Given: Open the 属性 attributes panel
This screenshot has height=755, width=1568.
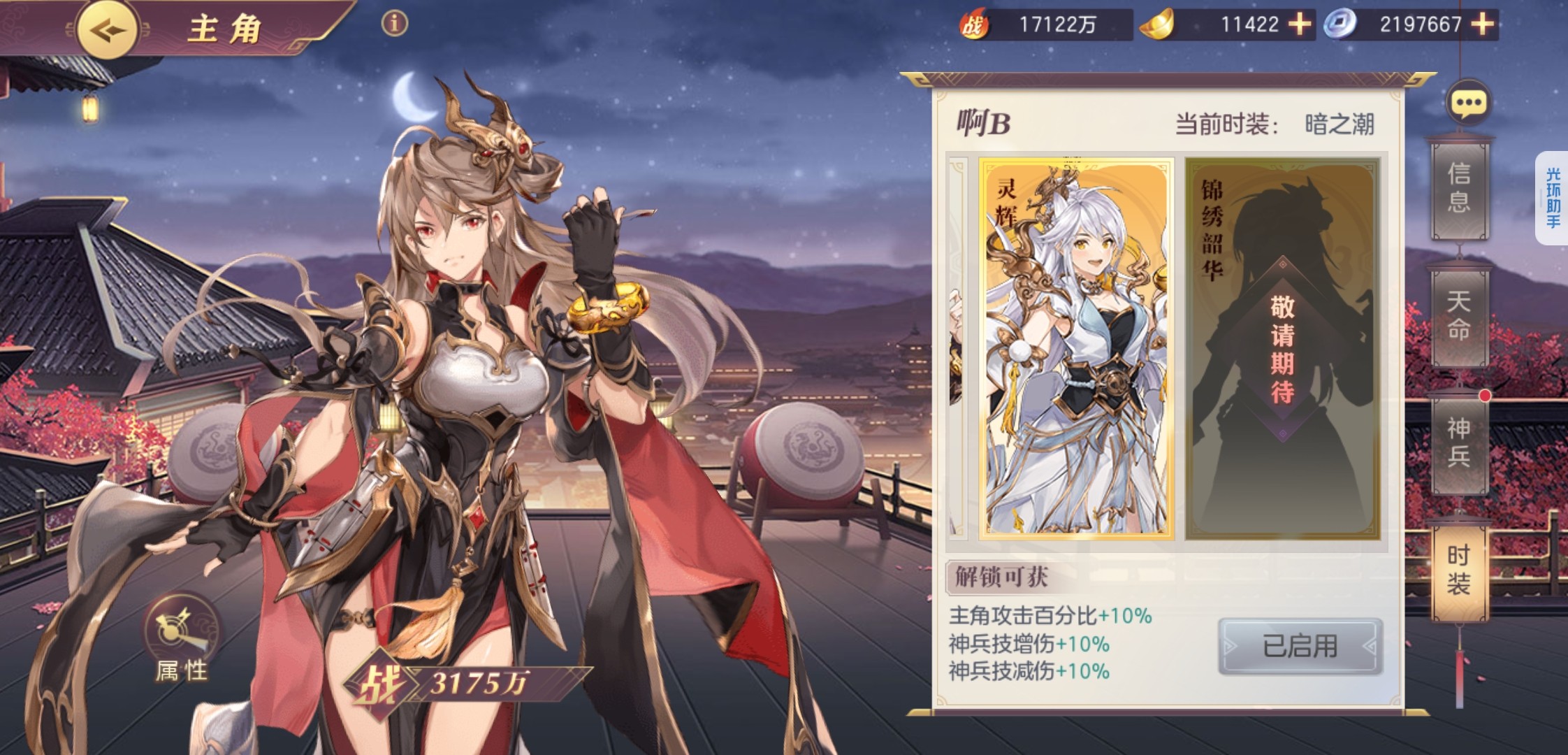Looking at the screenshot, I should point(182,640).
